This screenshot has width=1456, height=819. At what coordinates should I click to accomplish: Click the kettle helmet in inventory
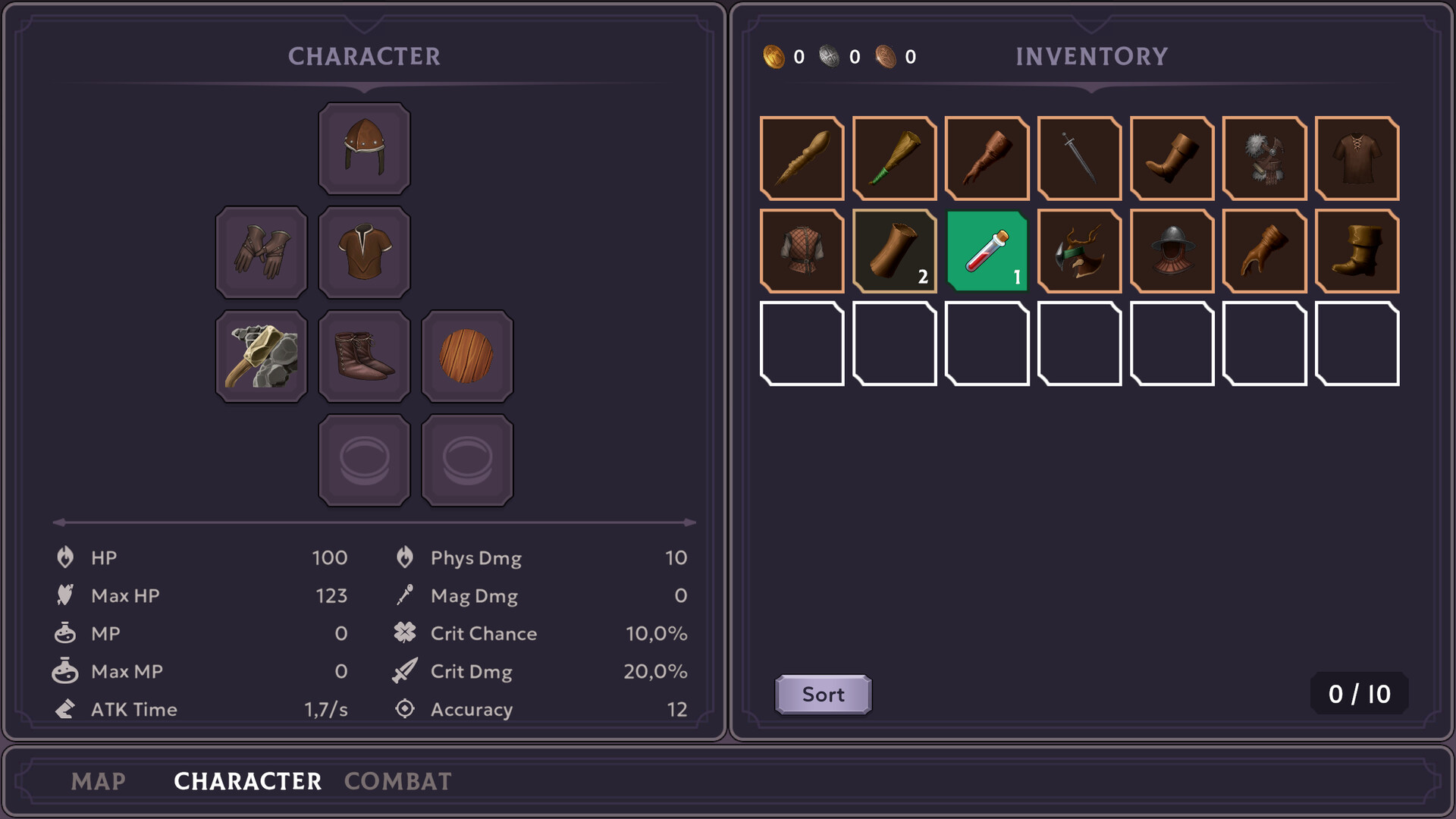(1171, 250)
